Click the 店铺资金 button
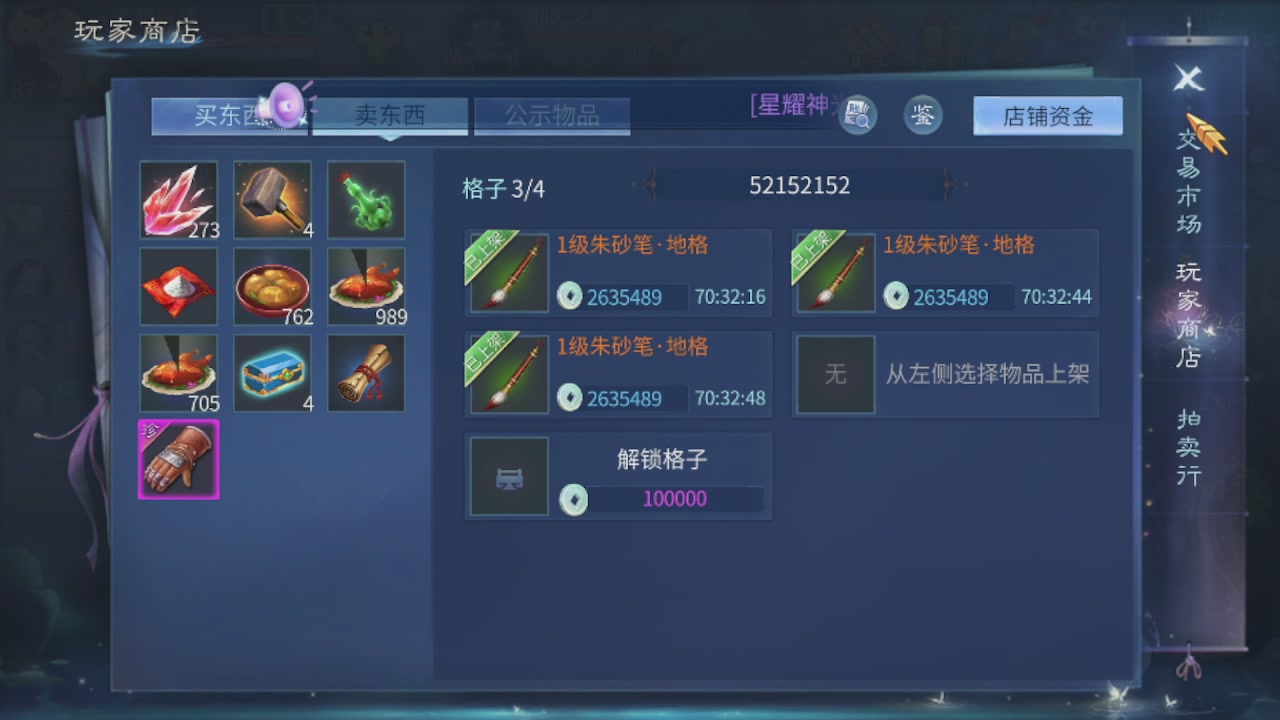The image size is (1280, 720). [1047, 116]
